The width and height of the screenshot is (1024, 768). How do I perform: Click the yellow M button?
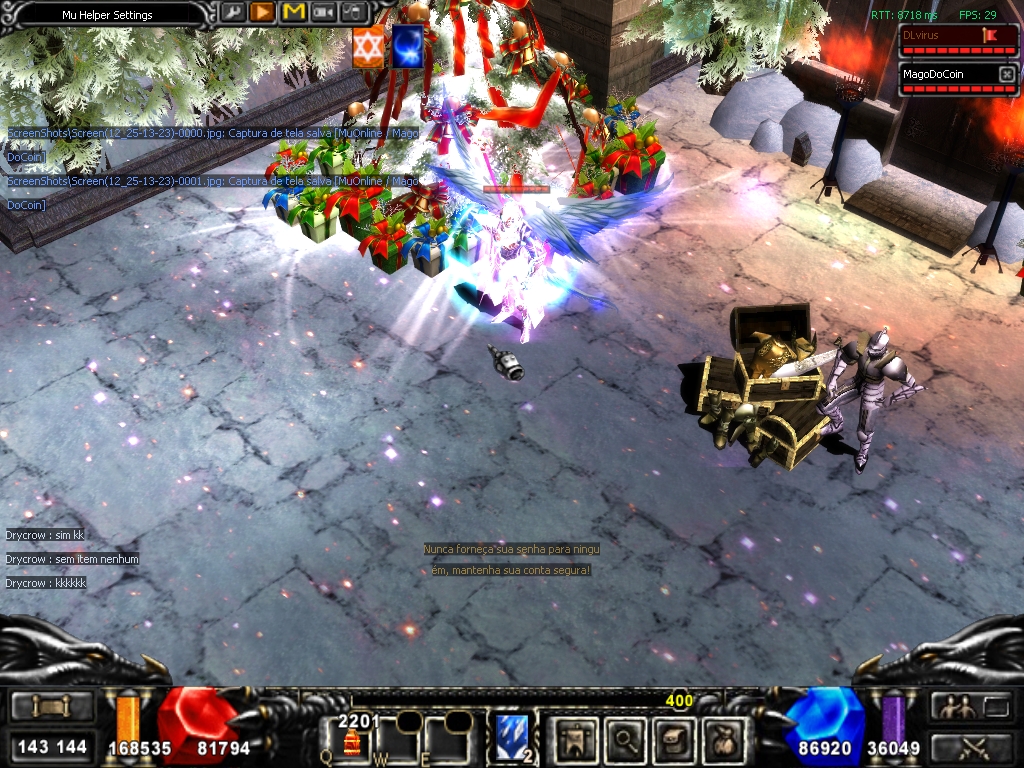coord(293,12)
